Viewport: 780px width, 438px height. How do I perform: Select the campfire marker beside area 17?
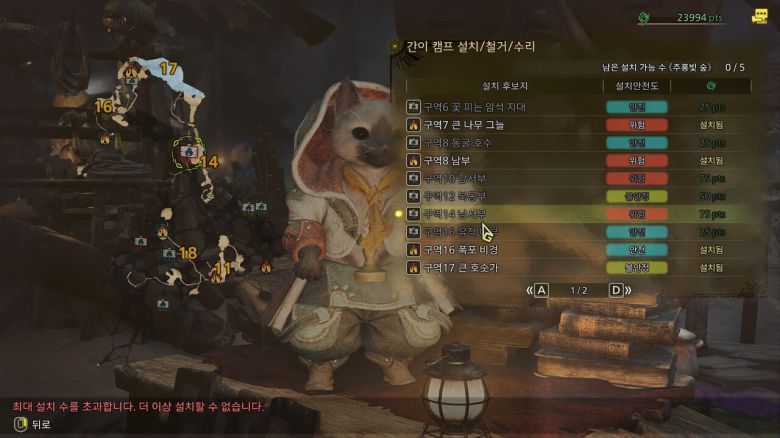[x=133, y=70]
